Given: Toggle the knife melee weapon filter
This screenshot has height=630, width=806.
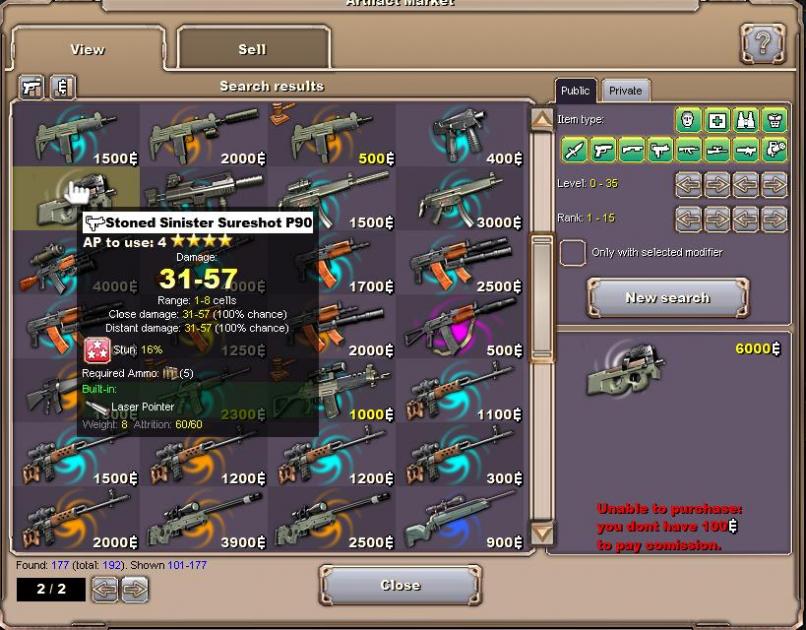Looking at the screenshot, I should click(574, 151).
